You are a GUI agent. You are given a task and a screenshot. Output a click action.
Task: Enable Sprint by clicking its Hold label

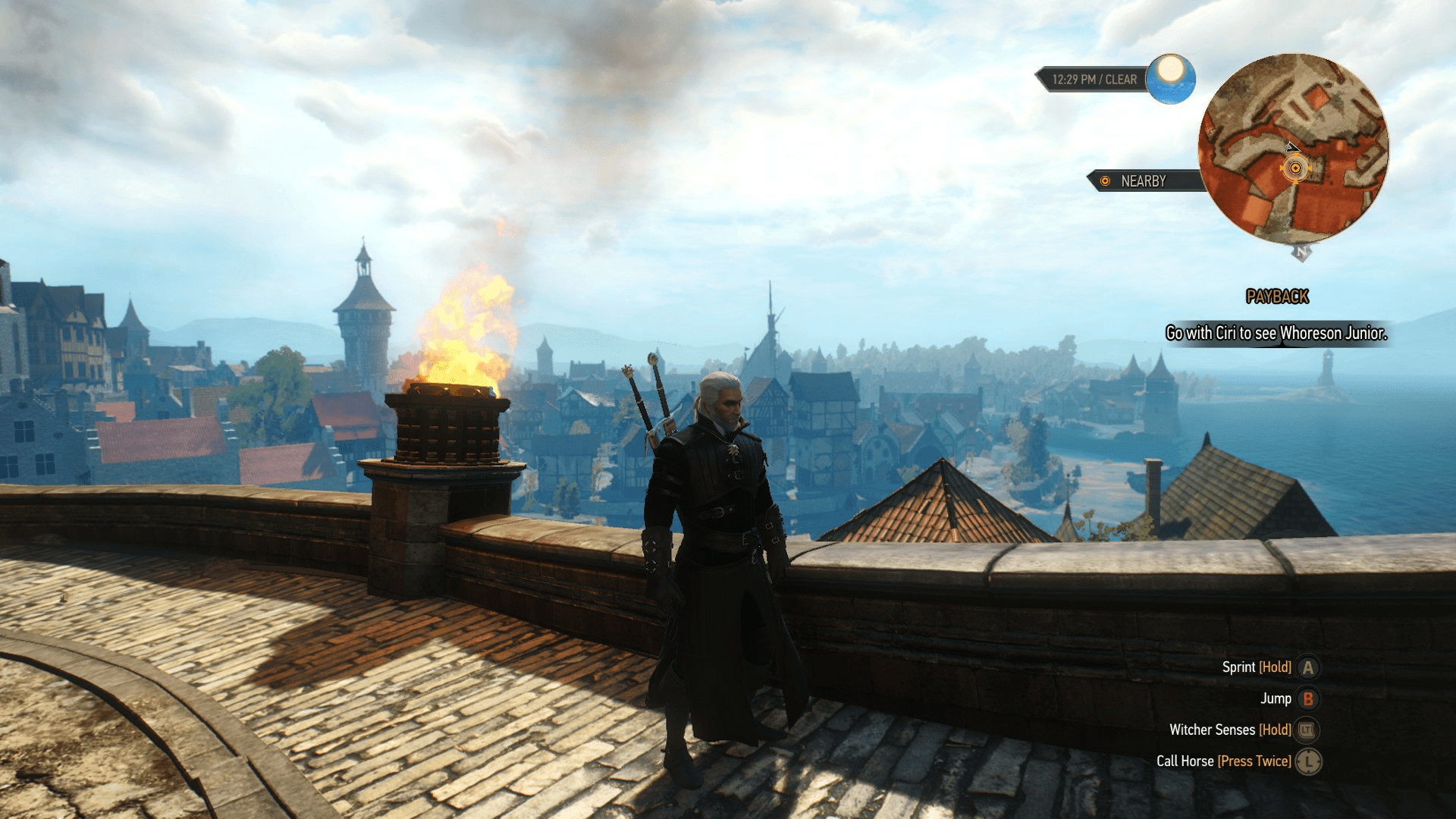1276,667
